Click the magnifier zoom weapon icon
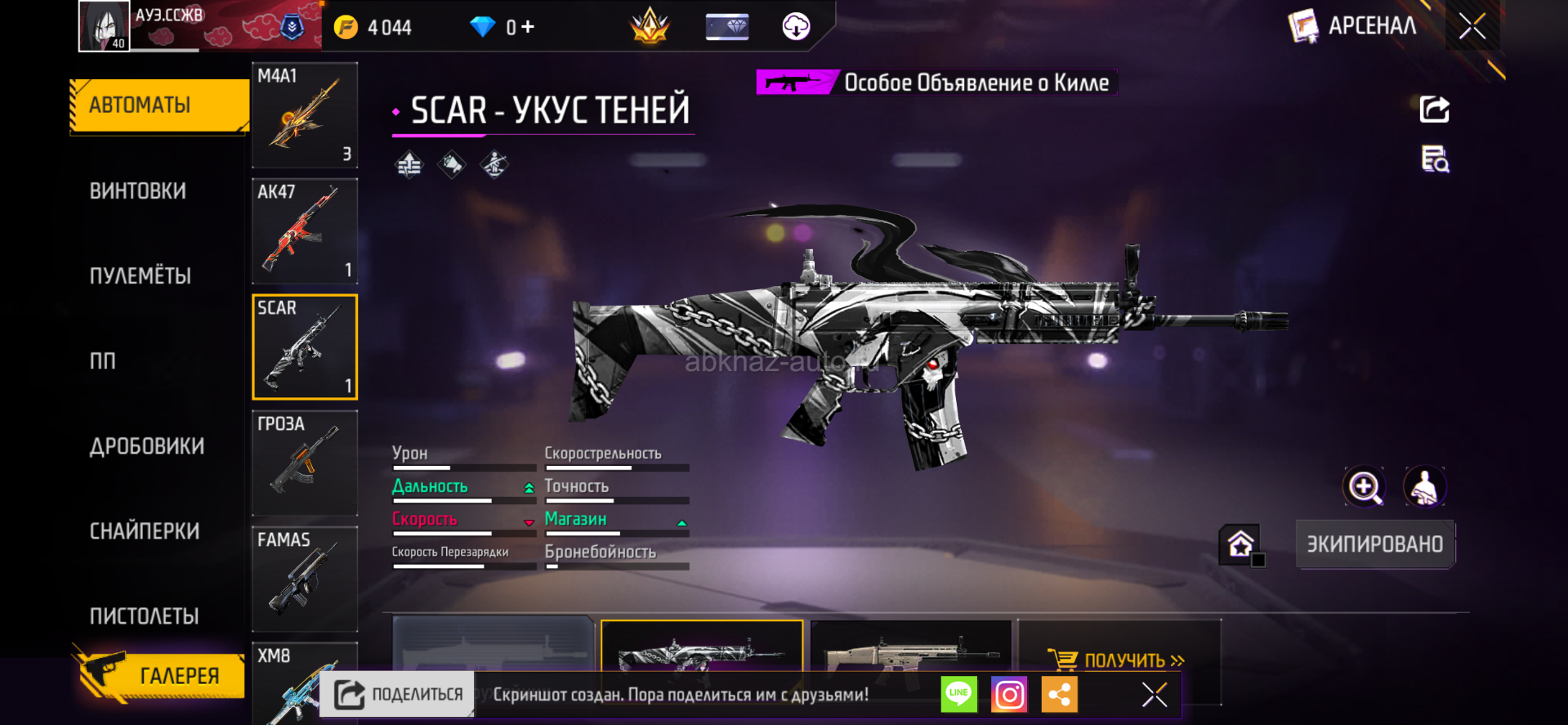 [x=1365, y=487]
